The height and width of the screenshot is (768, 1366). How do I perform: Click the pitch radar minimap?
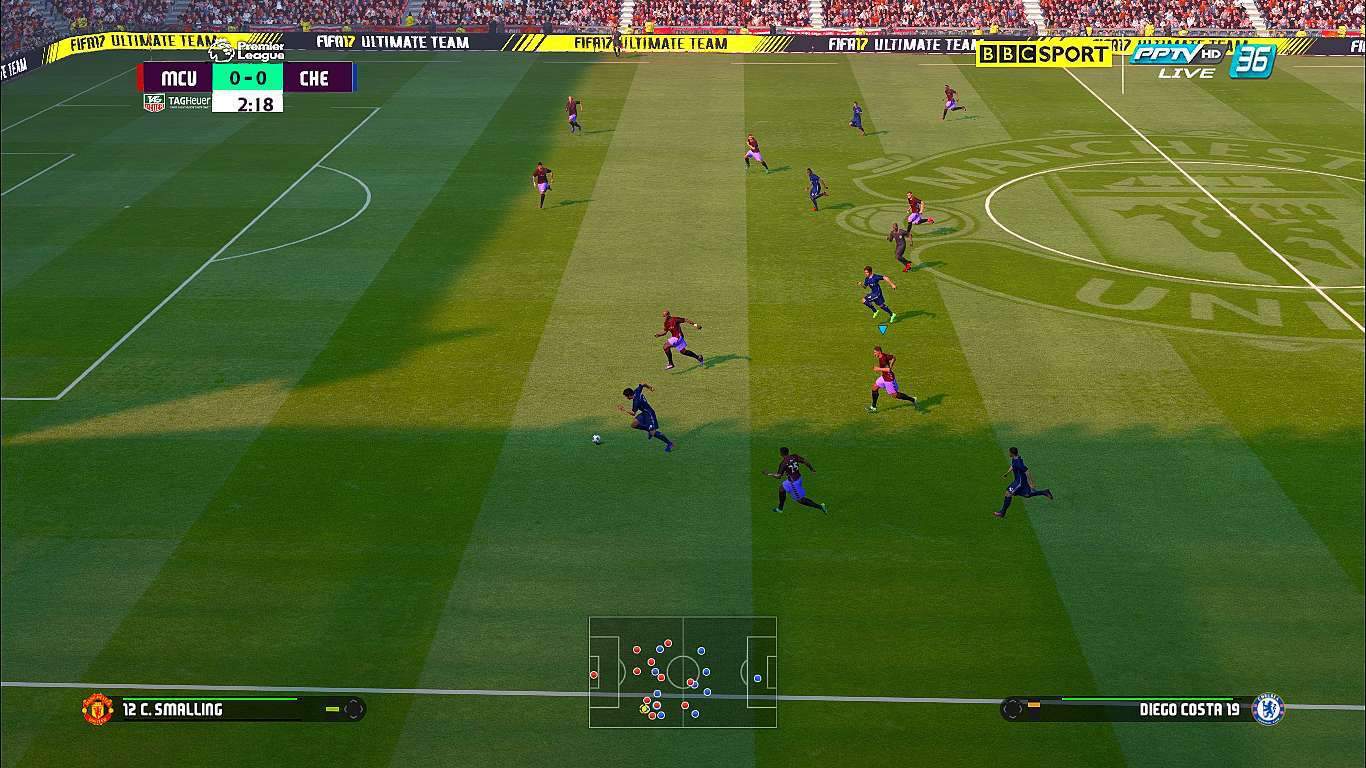pyautogui.click(x=682, y=671)
